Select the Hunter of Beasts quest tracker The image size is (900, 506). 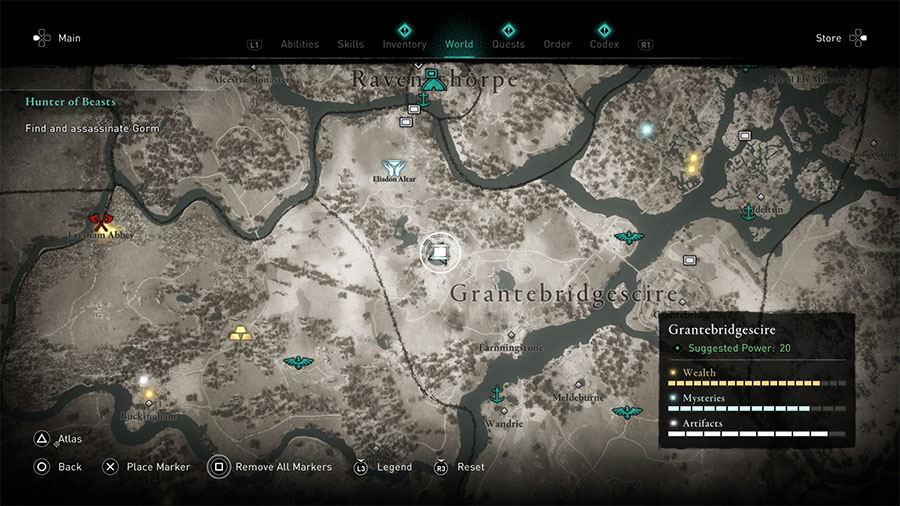[x=71, y=102]
